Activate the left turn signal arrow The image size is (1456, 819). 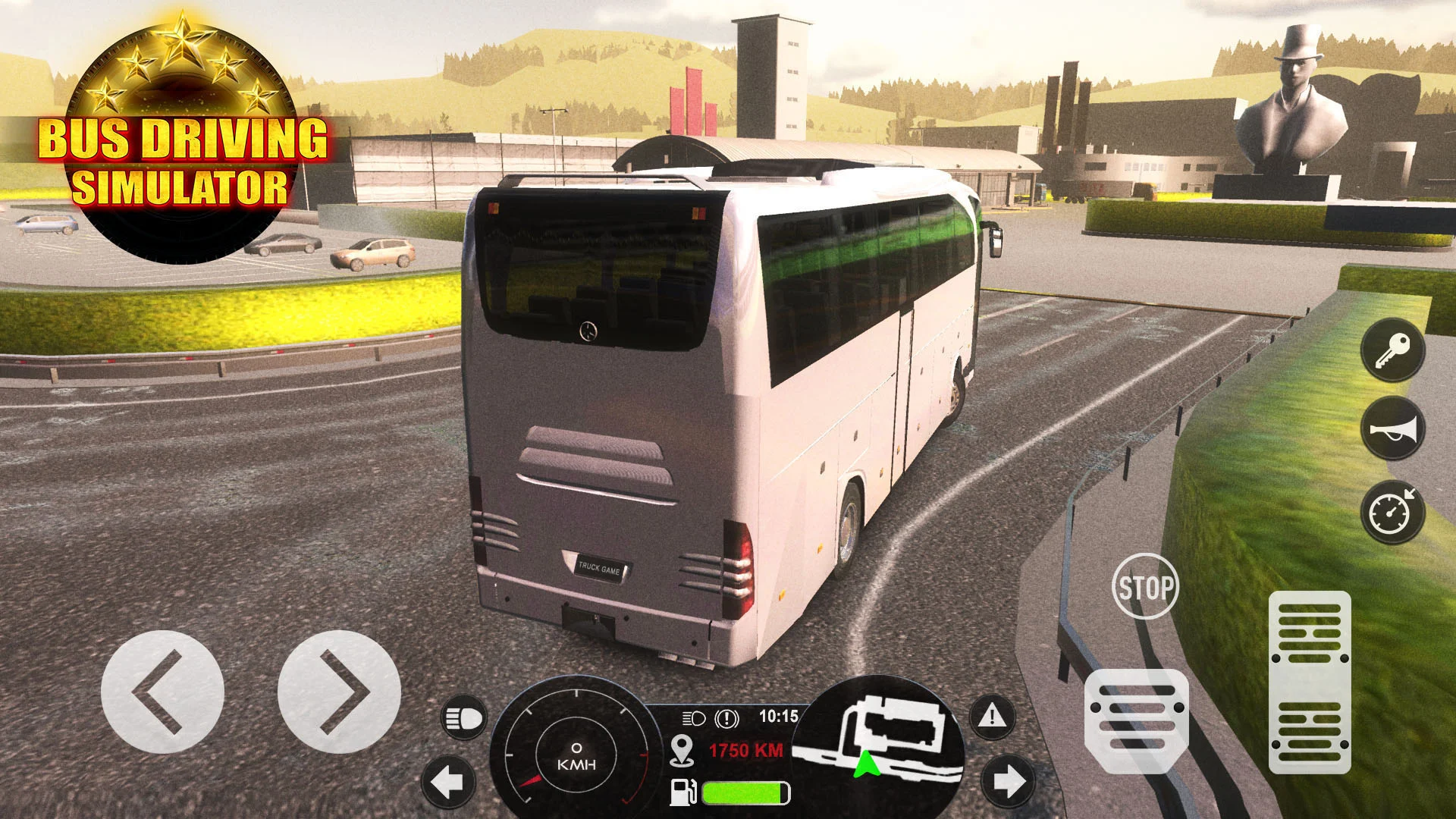448,781
